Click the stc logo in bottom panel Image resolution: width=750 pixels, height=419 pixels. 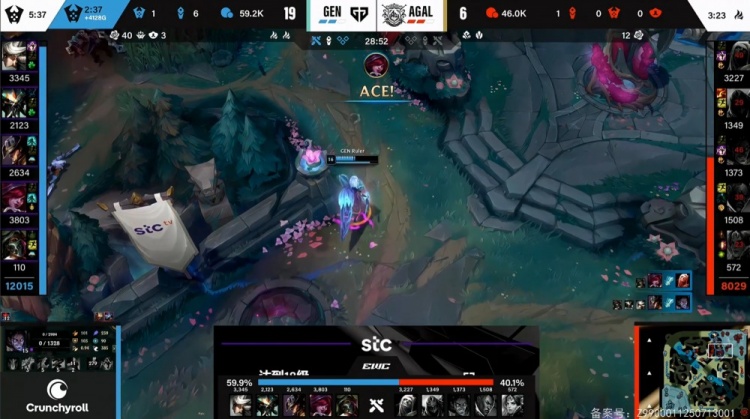click(376, 346)
